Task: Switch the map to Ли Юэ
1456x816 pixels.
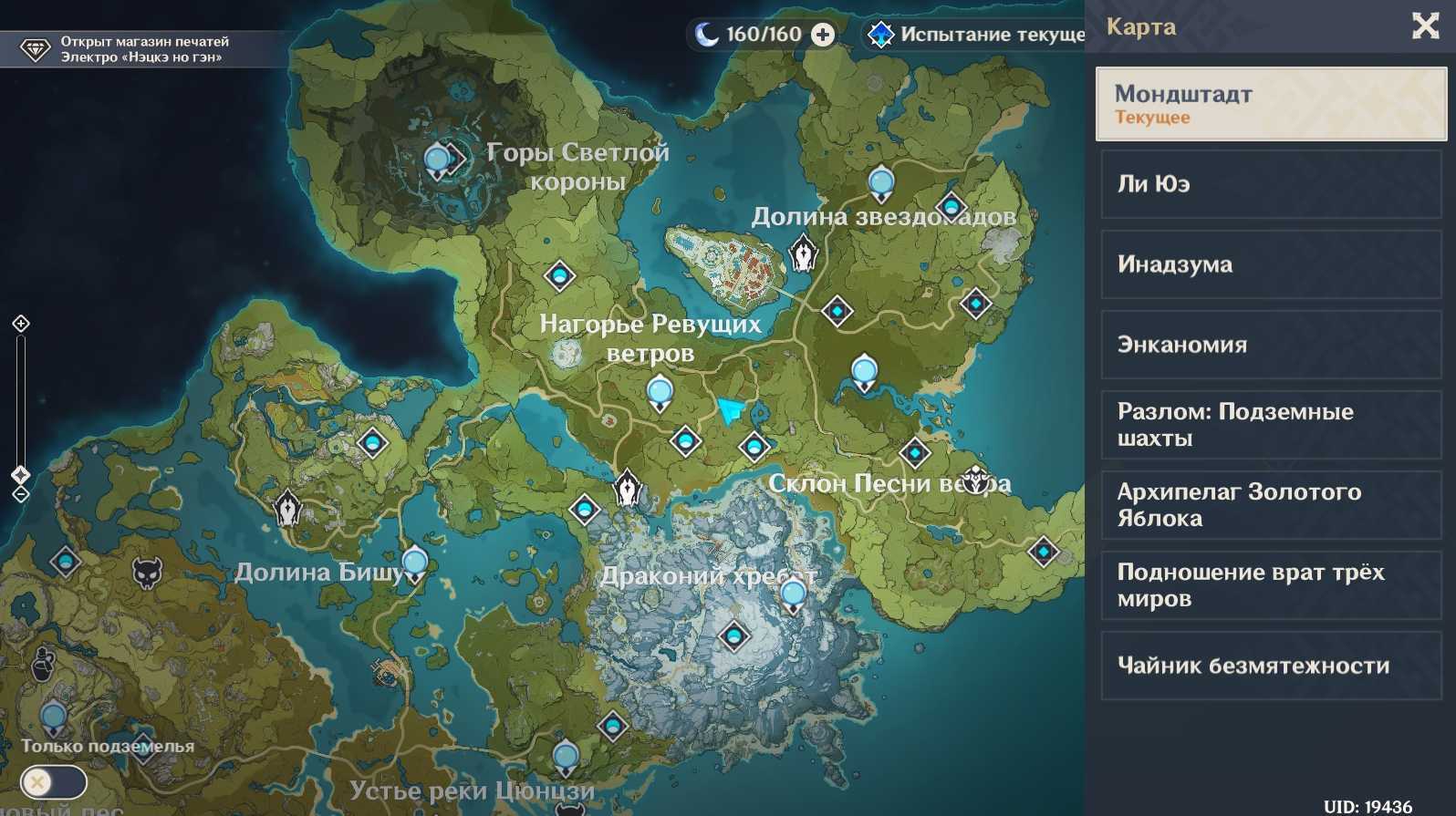Action: [1271, 184]
